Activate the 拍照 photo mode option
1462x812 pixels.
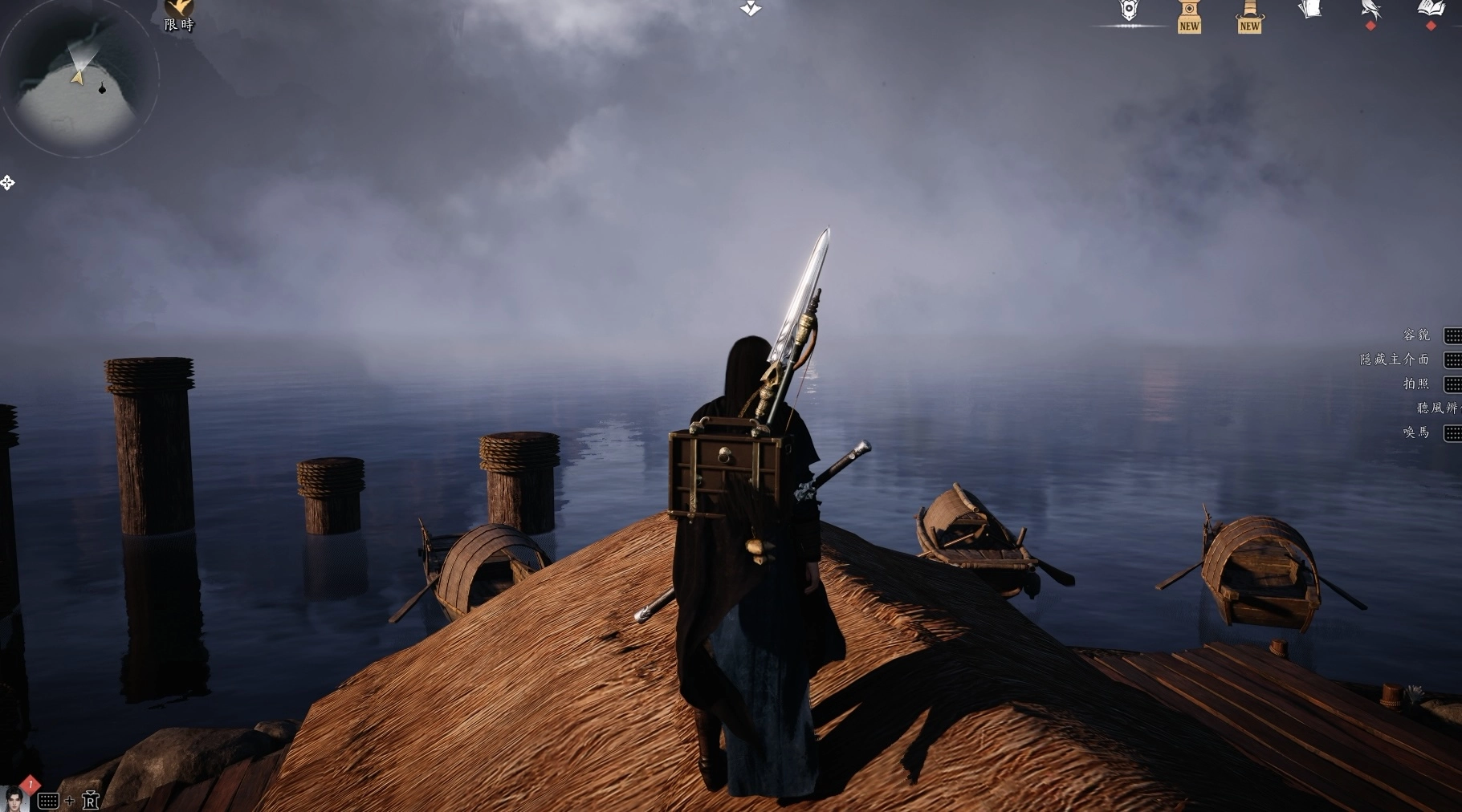click(x=1417, y=384)
